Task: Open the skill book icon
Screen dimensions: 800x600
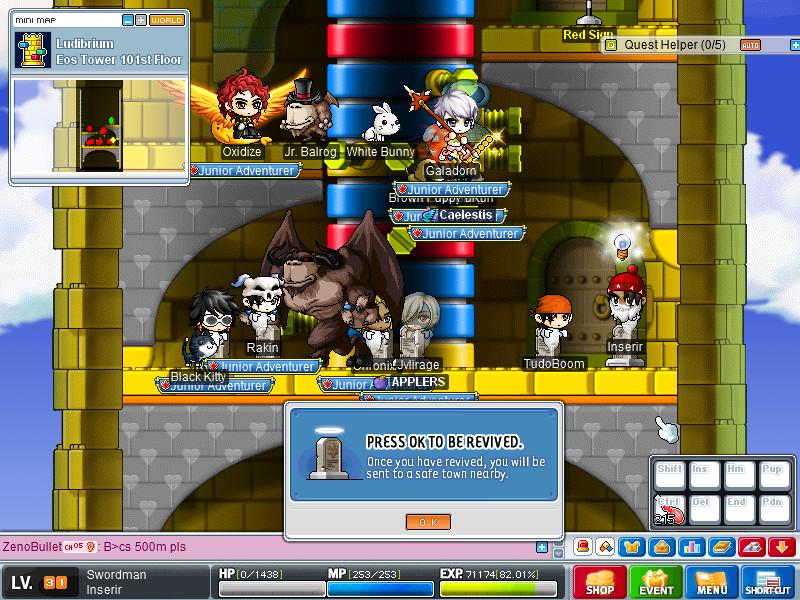Action: (722, 547)
